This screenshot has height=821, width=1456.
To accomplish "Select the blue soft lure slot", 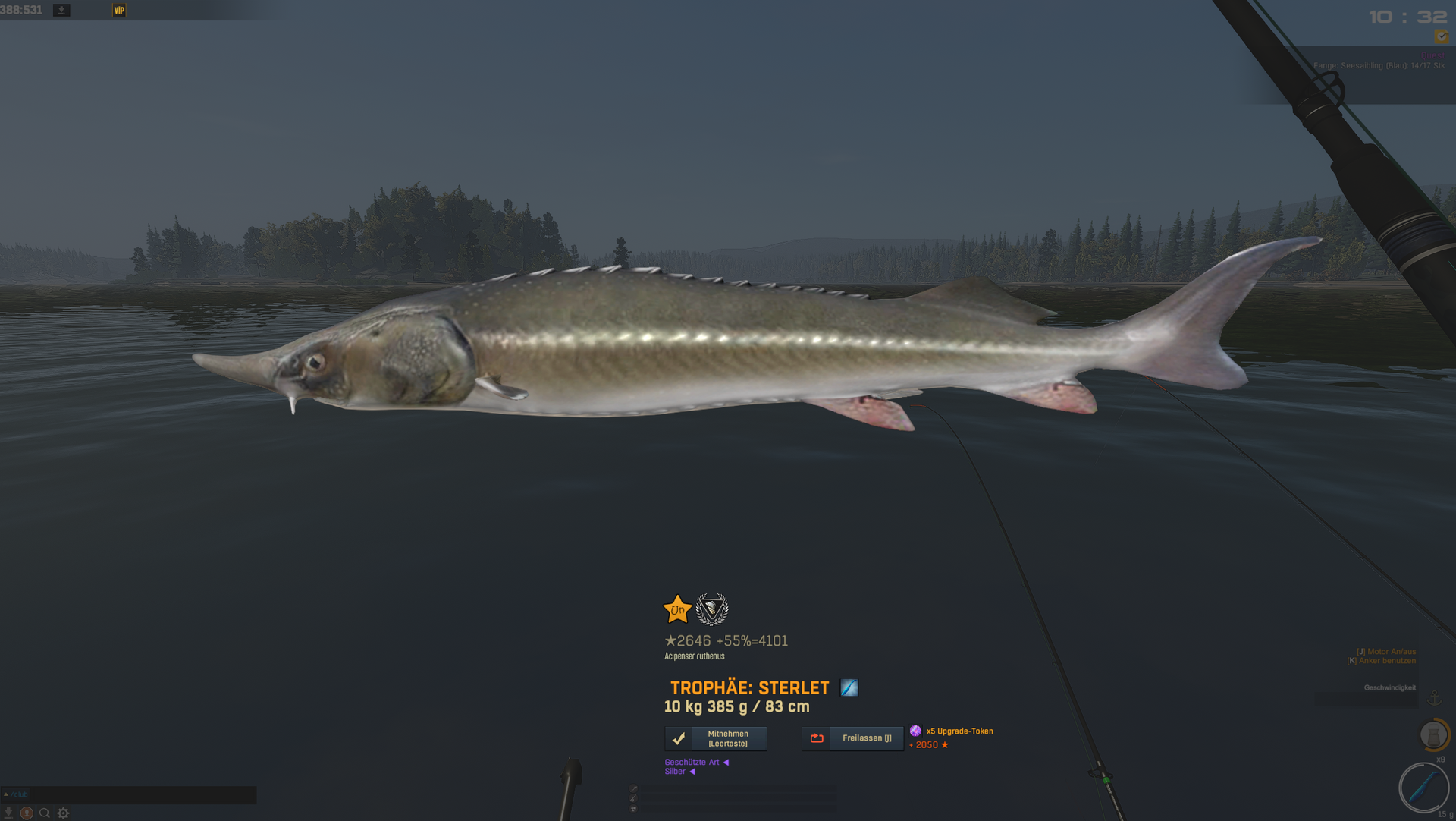I will (x=1423, y=787).
